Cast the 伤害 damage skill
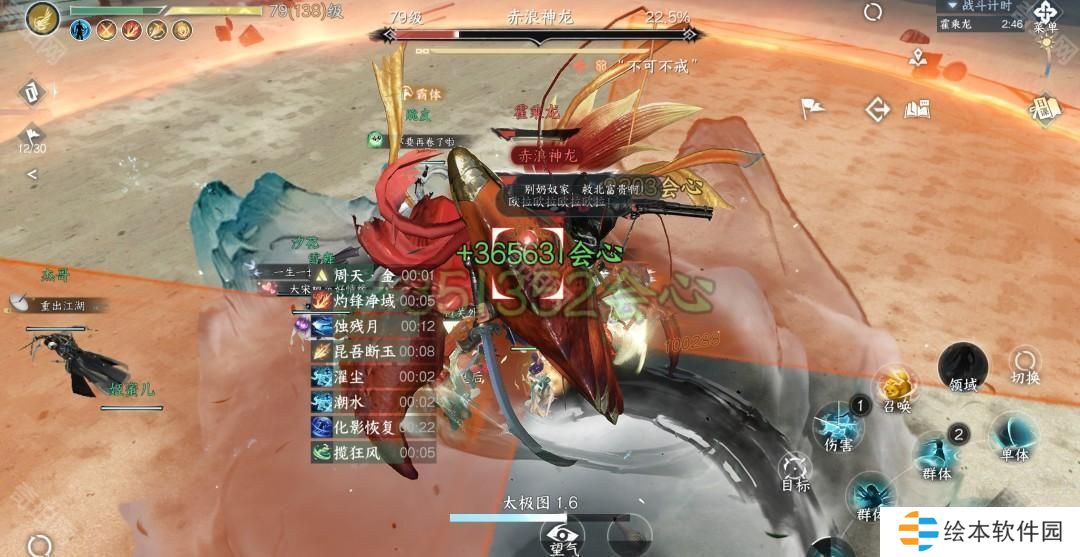Screen dimensions: 1080x557 point(838,427)
